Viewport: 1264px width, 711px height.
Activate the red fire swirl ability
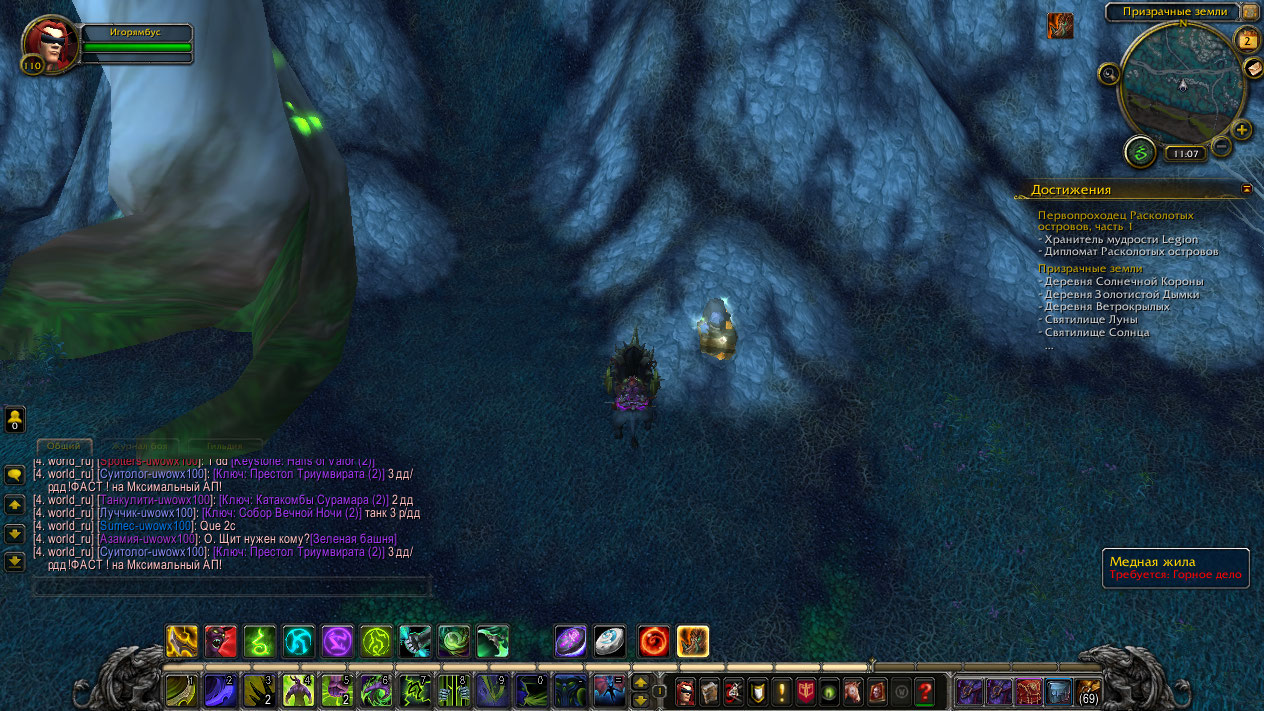654,641
